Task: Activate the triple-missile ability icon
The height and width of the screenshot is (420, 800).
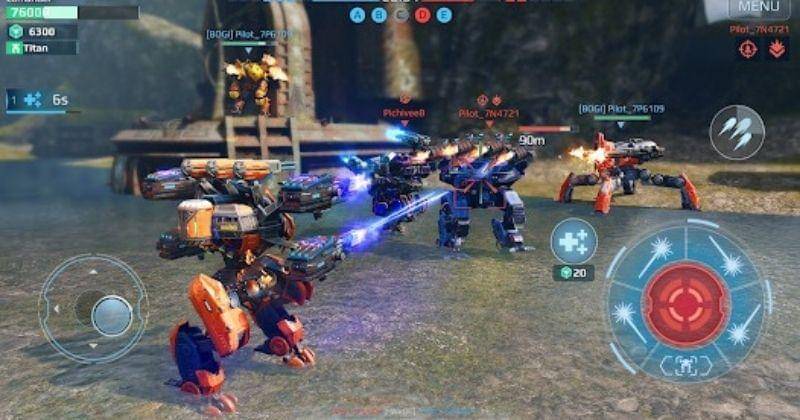Action: point(737,132)
